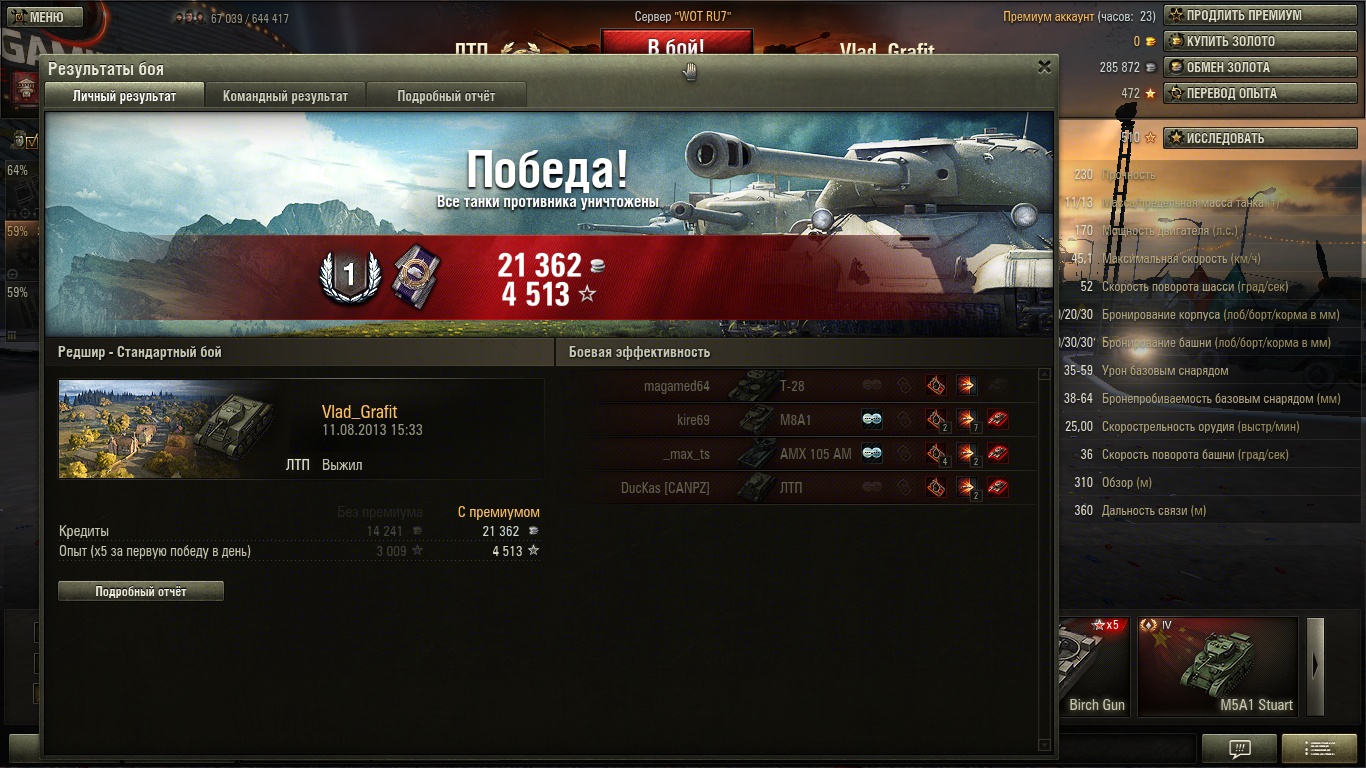Start battle with В бой! button
The width and height of the screenshot is (1366, 768).
coord(676,47)
